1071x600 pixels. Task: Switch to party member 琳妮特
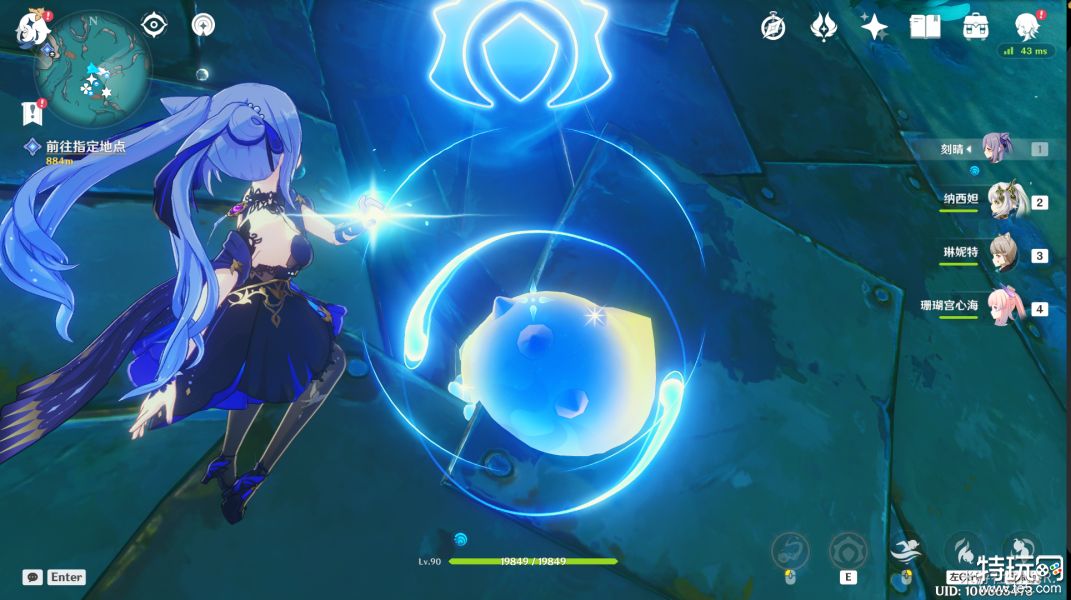pos(1002,254)
